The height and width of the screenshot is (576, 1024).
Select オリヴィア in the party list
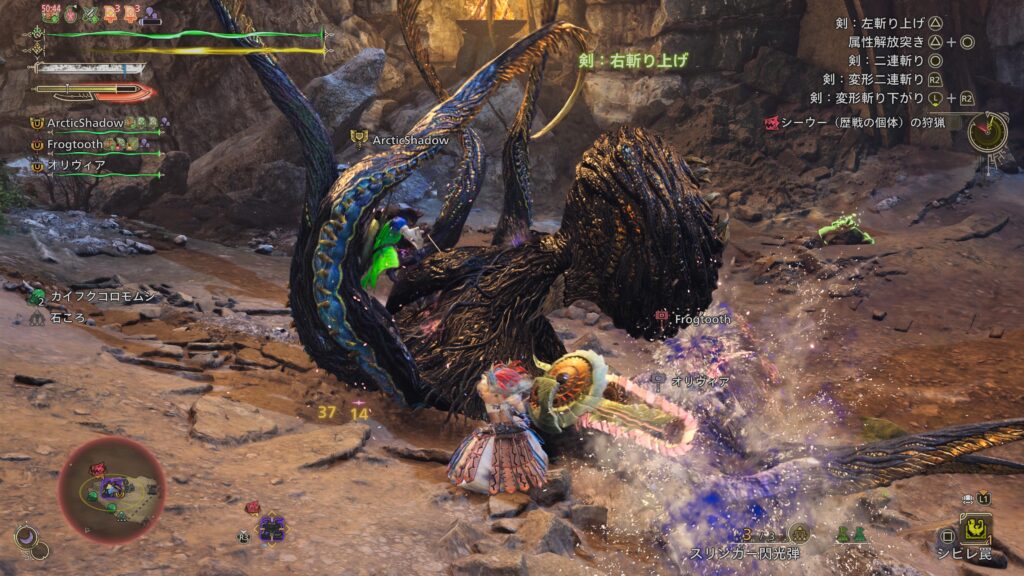point(69,165)
